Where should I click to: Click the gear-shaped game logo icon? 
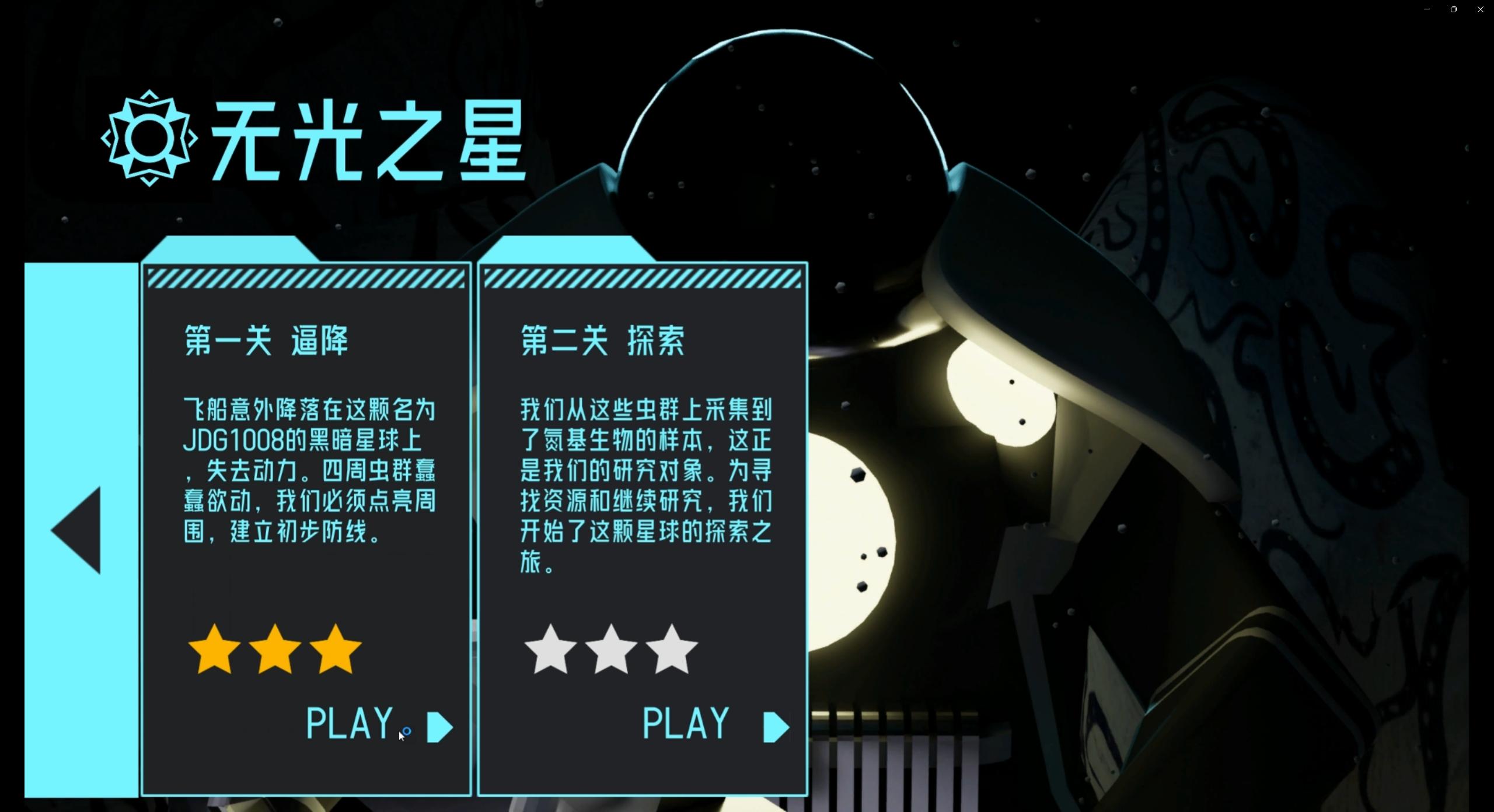(x=149, y=136)
